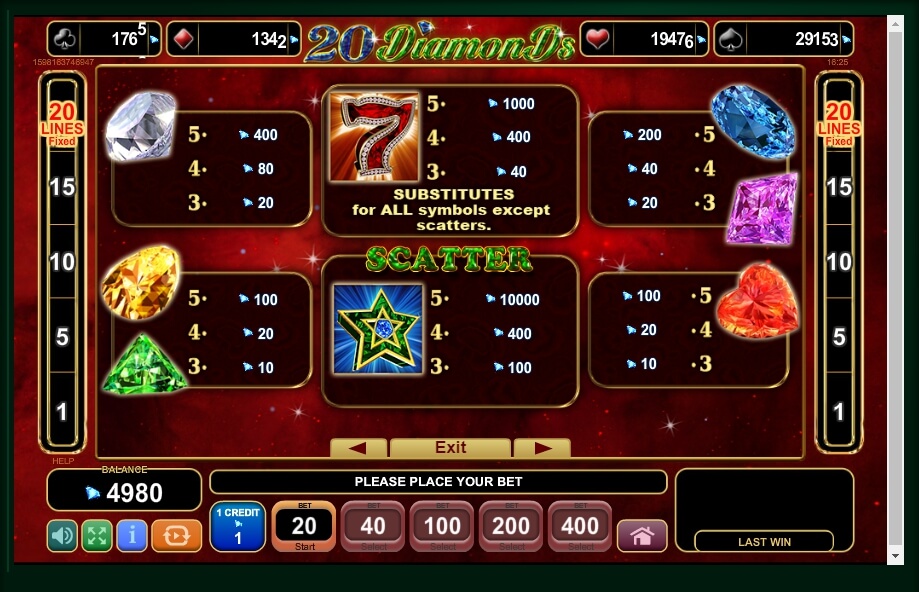Open the small HELP link
This screenshot has height=592, width=919.
[62, 461]
